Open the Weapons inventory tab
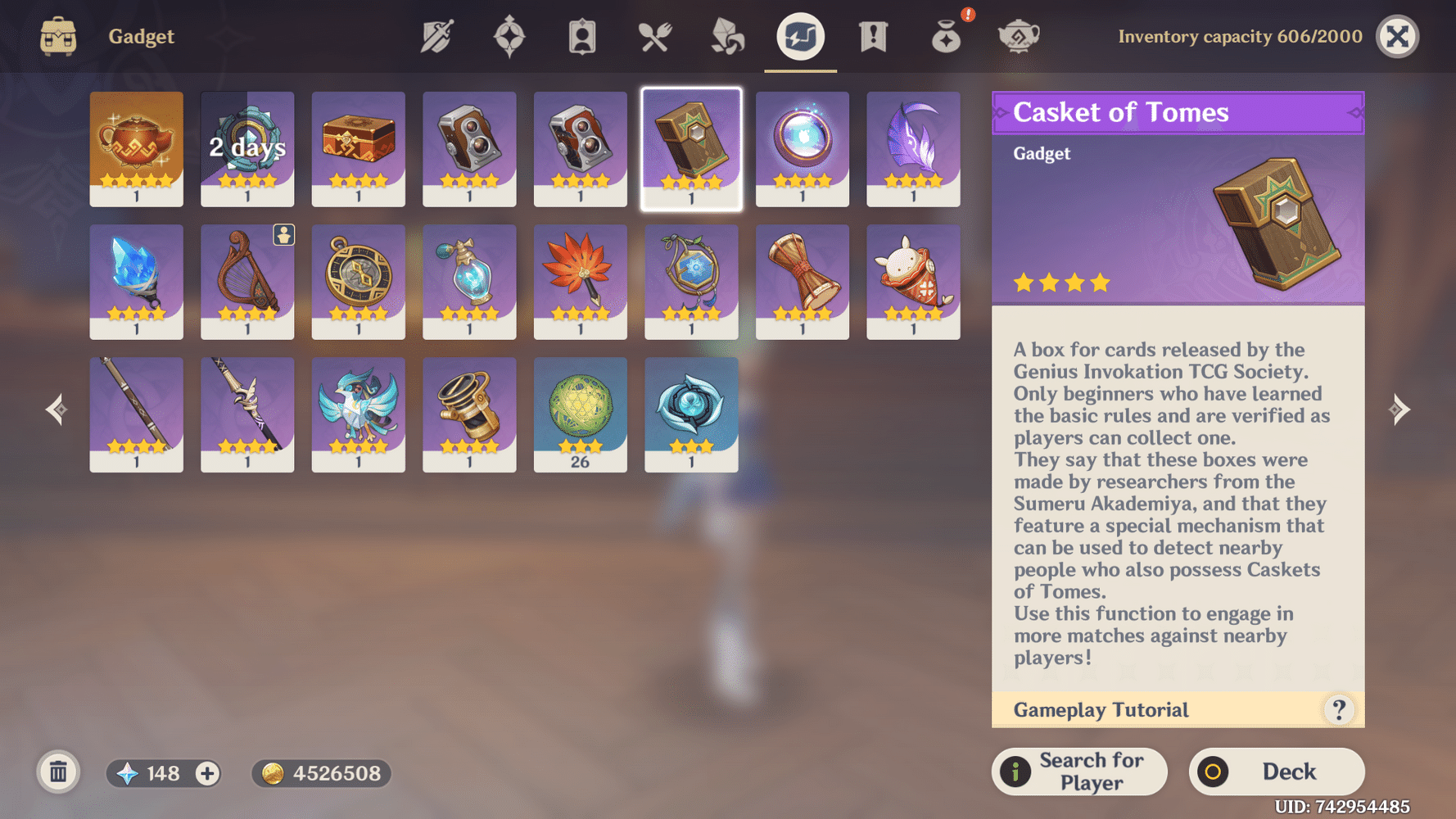Viewport: 1456px width, 819px height. point(436,36)
